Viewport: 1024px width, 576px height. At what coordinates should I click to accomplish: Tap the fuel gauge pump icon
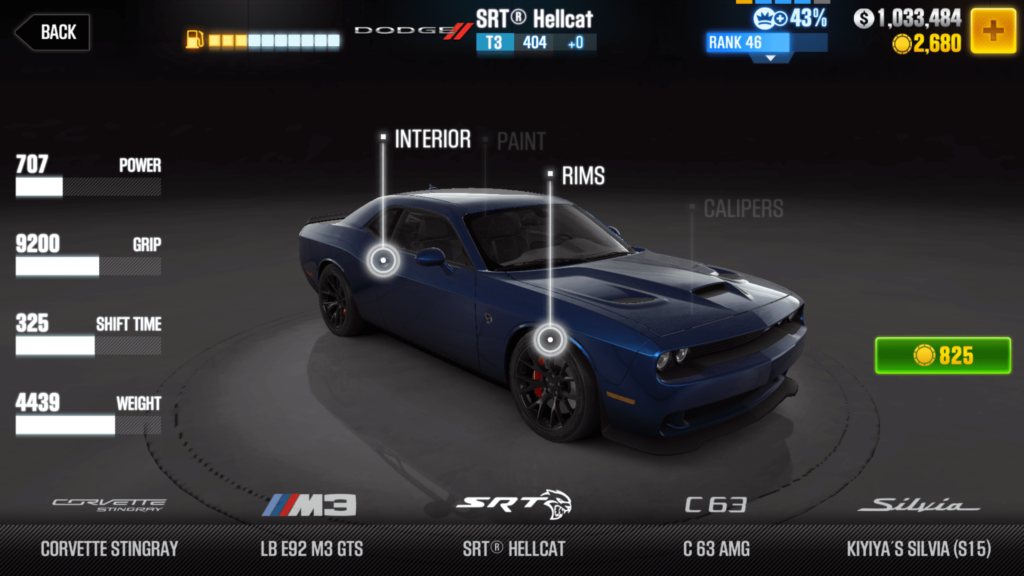click(194, 41)
